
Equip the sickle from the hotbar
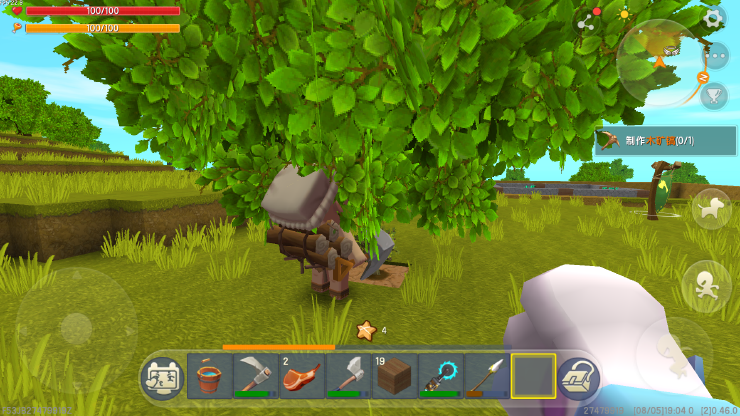(256, 377)
